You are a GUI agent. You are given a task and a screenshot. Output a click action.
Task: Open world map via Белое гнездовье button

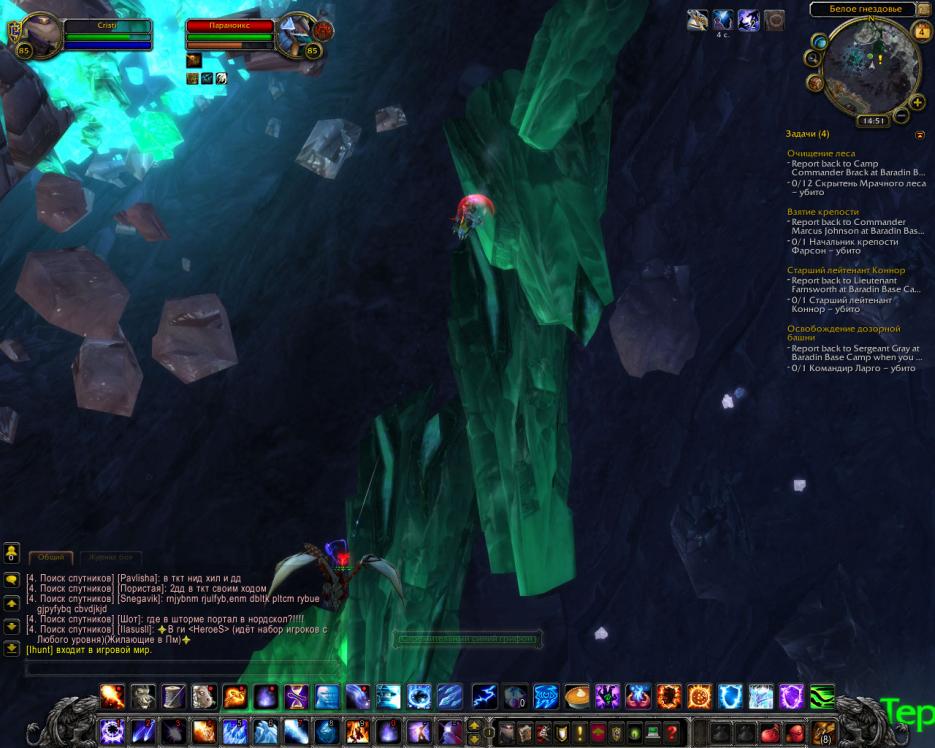tap(856, 9)
